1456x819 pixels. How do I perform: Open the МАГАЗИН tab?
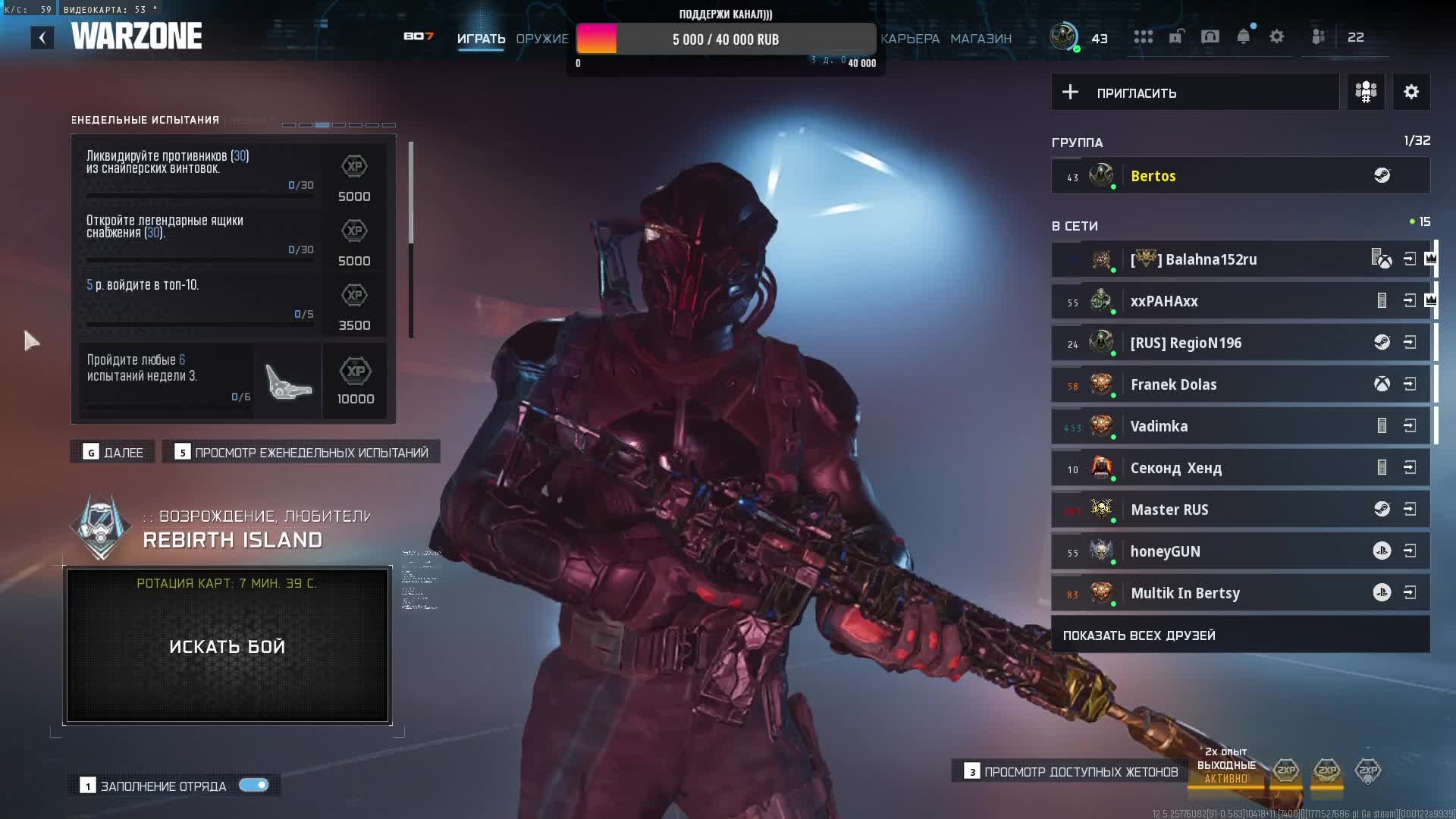981,39
